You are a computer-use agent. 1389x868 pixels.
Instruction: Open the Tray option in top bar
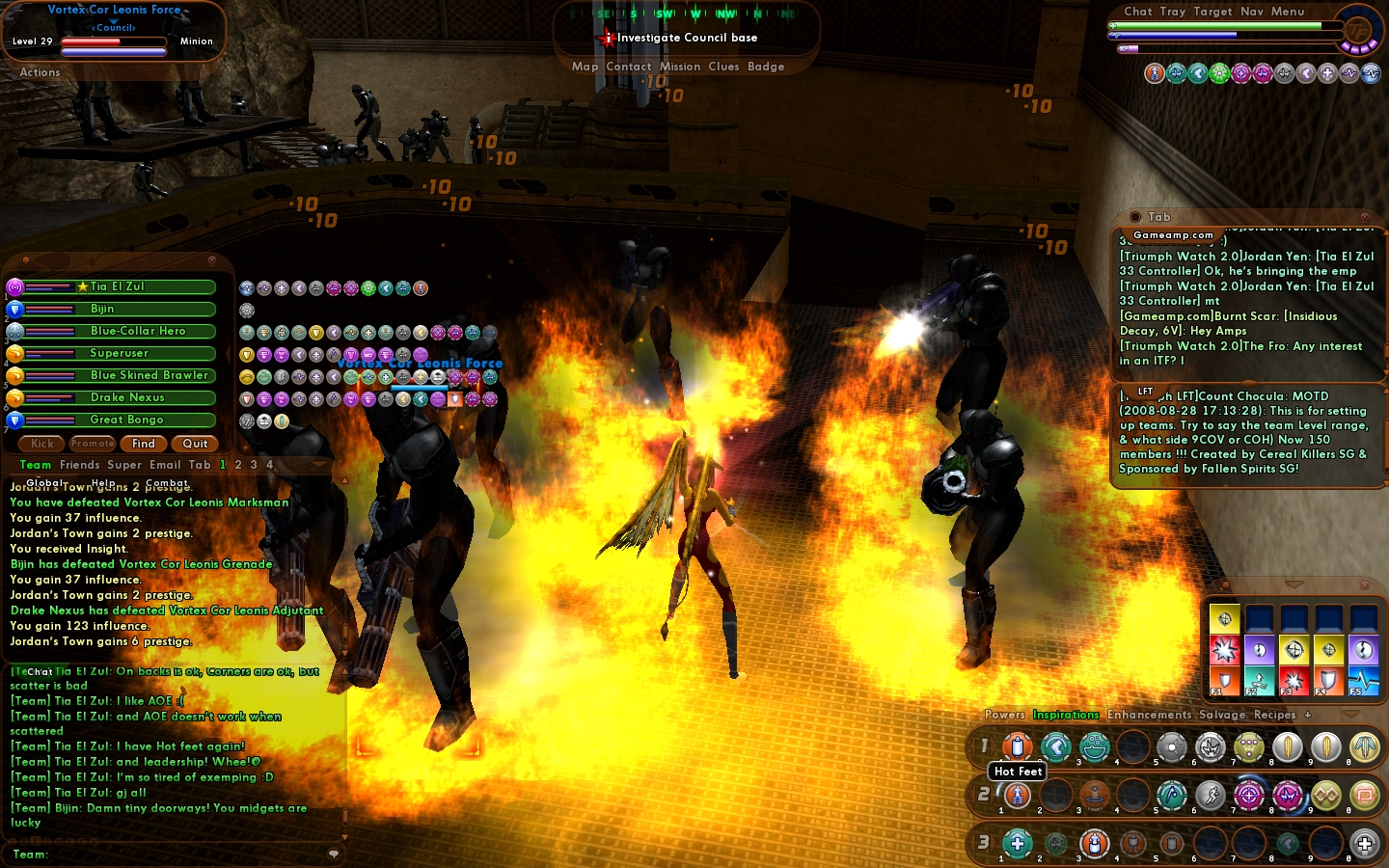pos(1173,12)
